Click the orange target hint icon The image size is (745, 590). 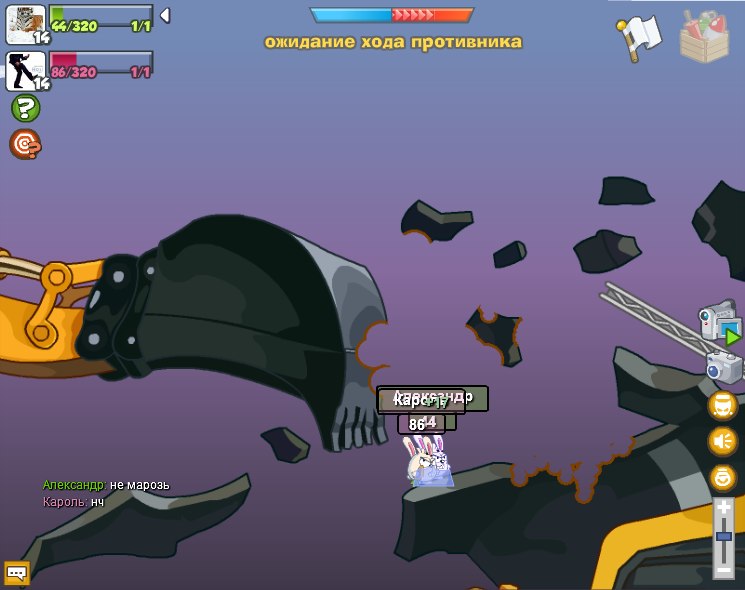tap(25, 144)
